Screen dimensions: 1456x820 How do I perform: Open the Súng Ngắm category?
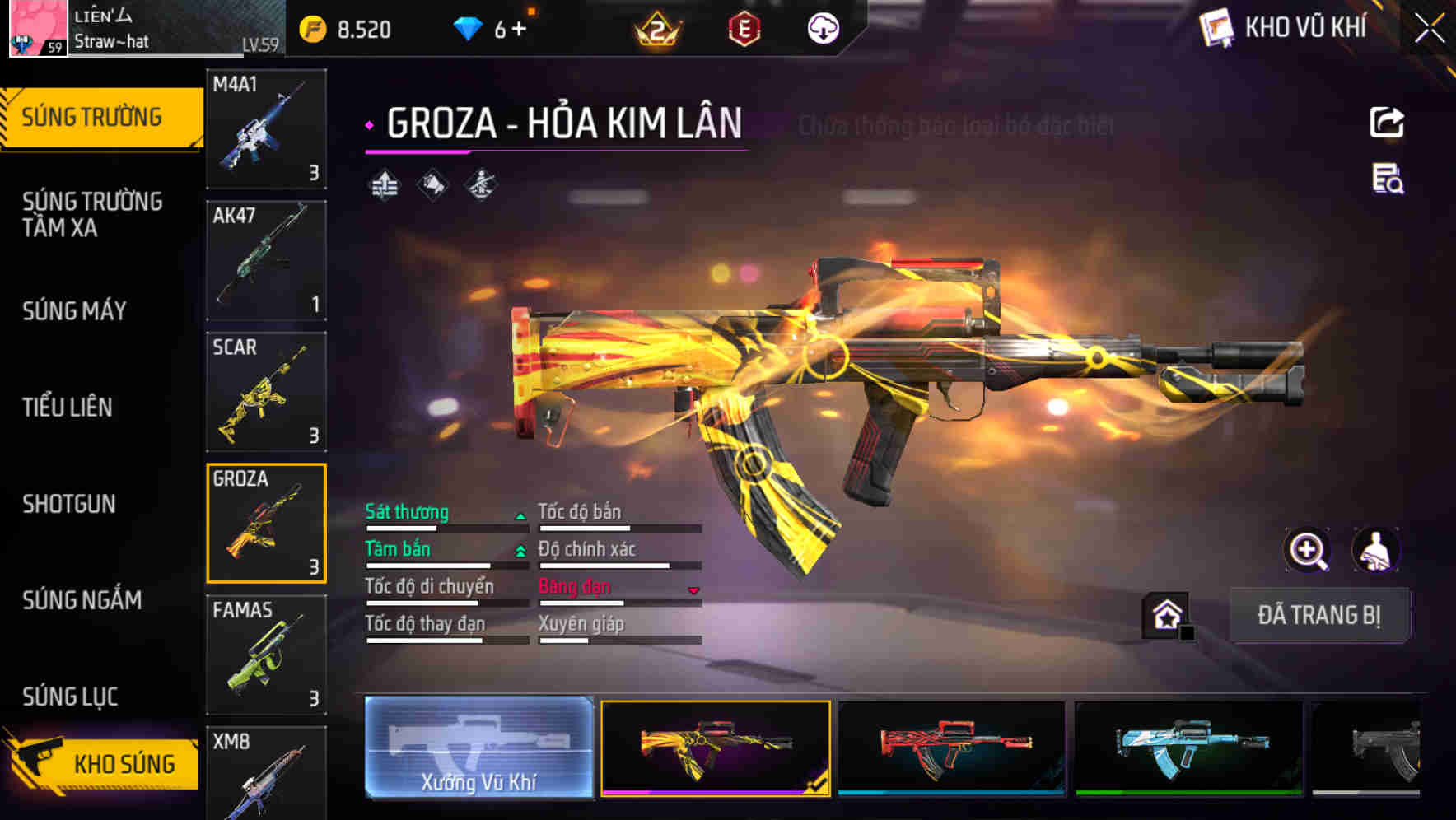click(82, 600)
